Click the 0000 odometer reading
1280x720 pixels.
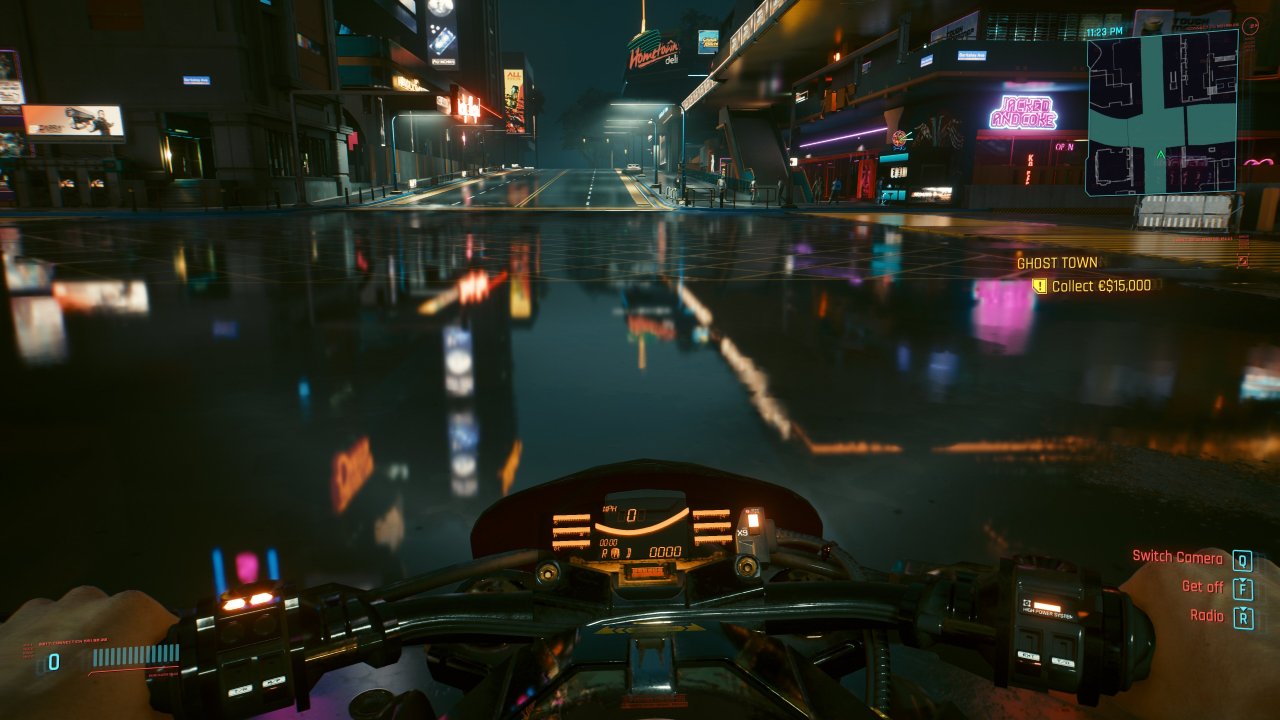point(666,551)
